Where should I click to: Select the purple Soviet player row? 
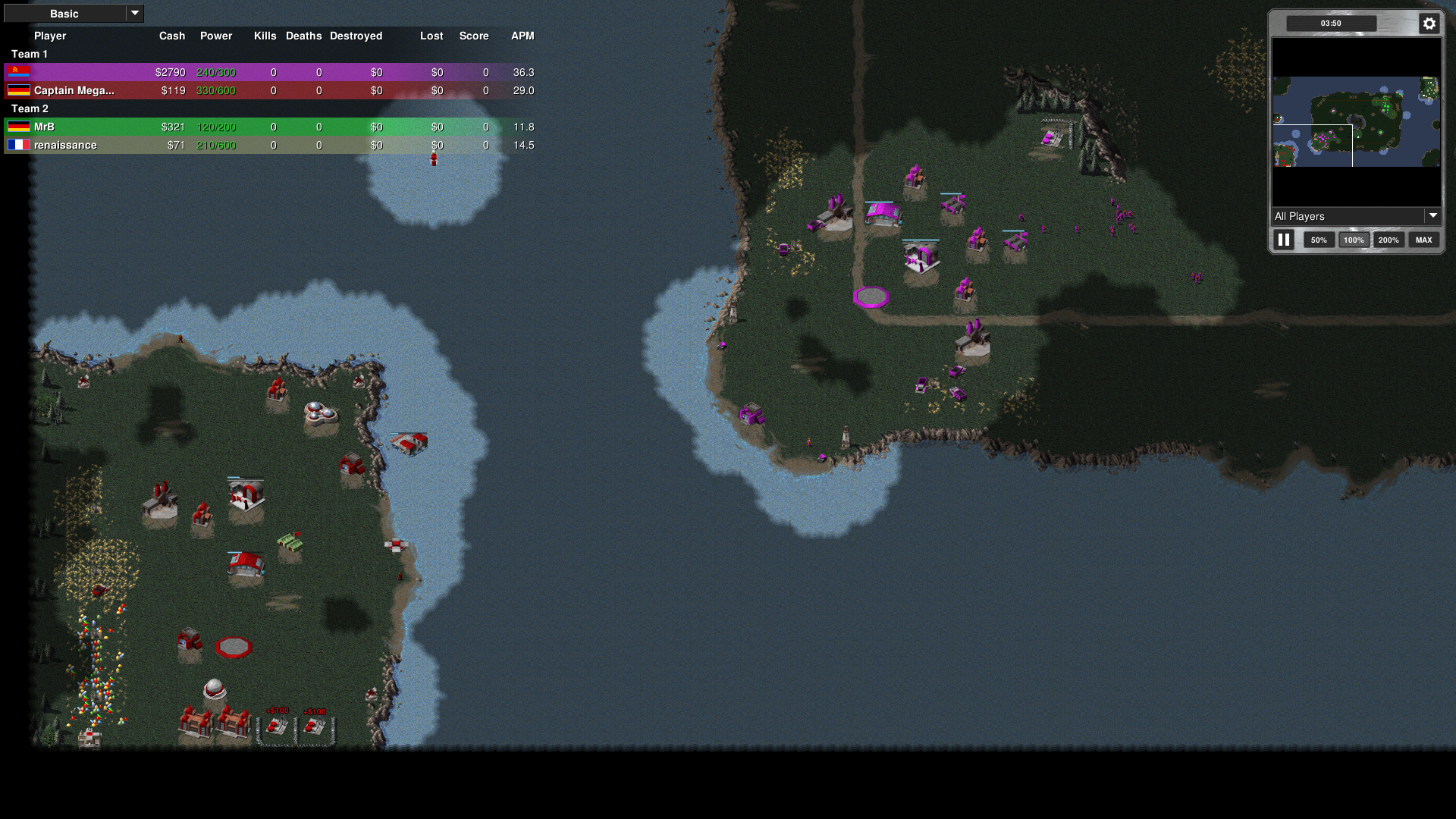(270, 72)
